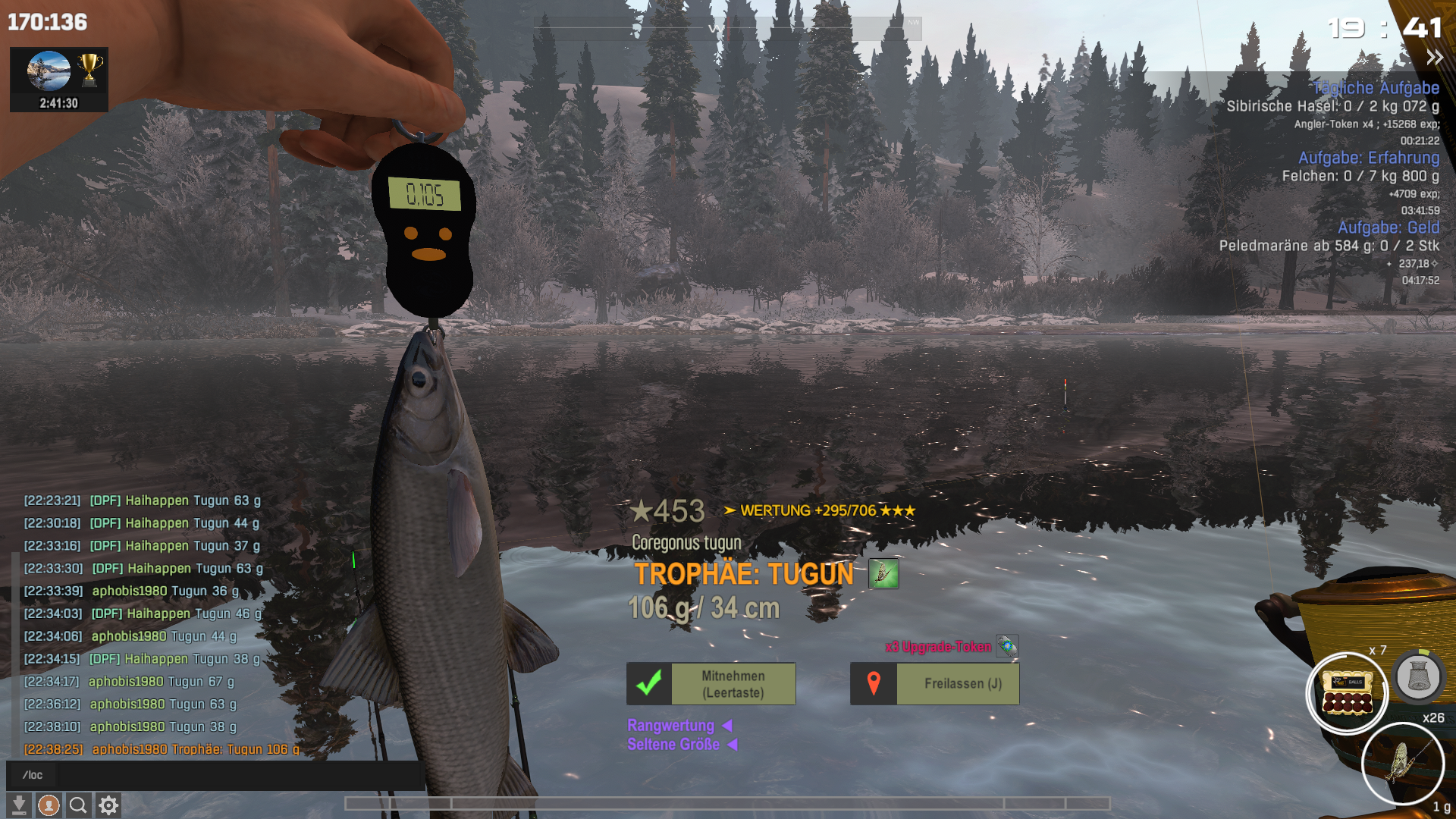This screenshot has width=1456, height=819.
Task: Open the magnifying glass search icon
Action: point(78,805)
